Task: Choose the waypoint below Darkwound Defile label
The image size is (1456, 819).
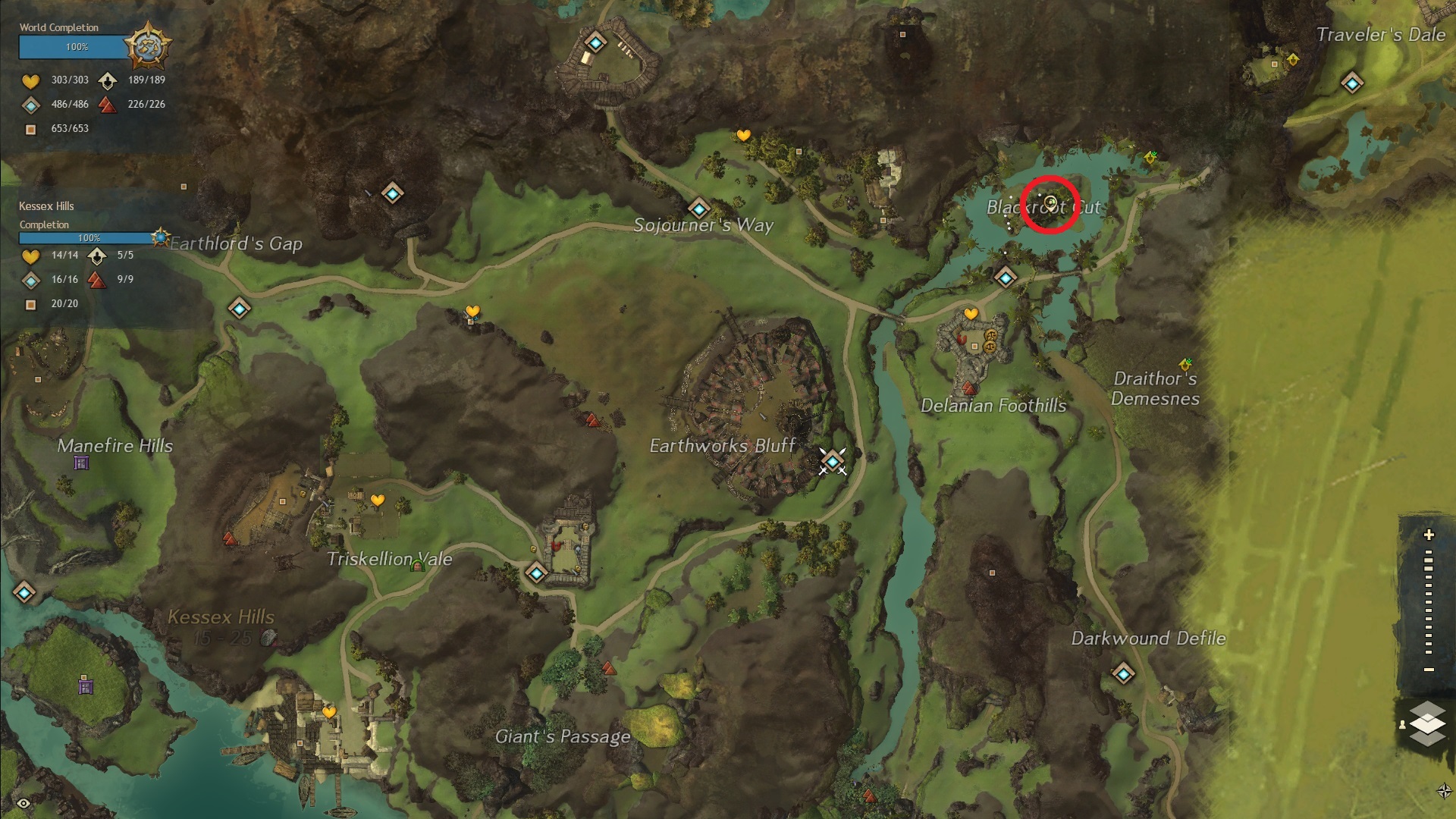Action: 1123,673
